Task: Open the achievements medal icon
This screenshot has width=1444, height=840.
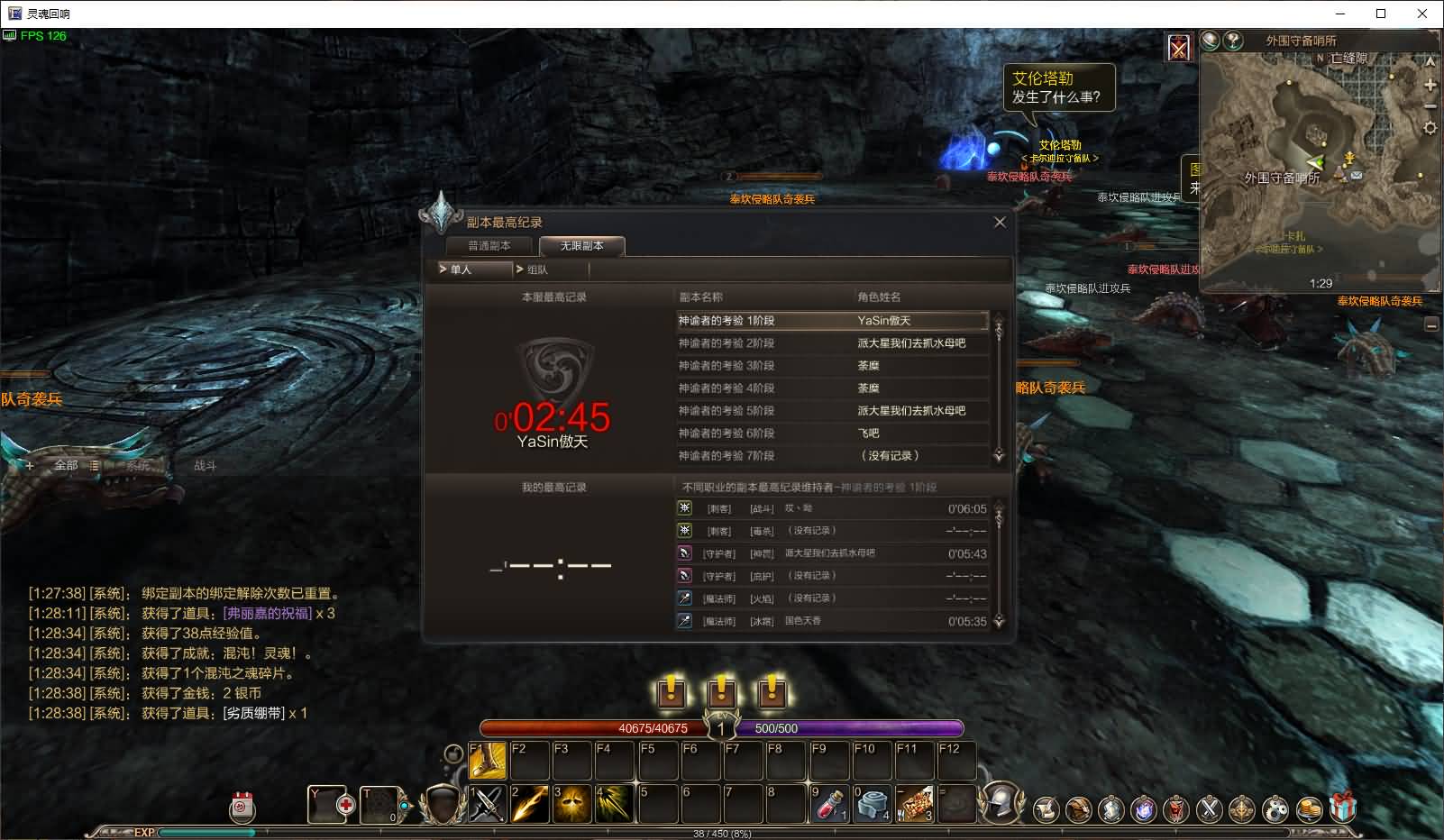Action: [x=1241, y=810]
